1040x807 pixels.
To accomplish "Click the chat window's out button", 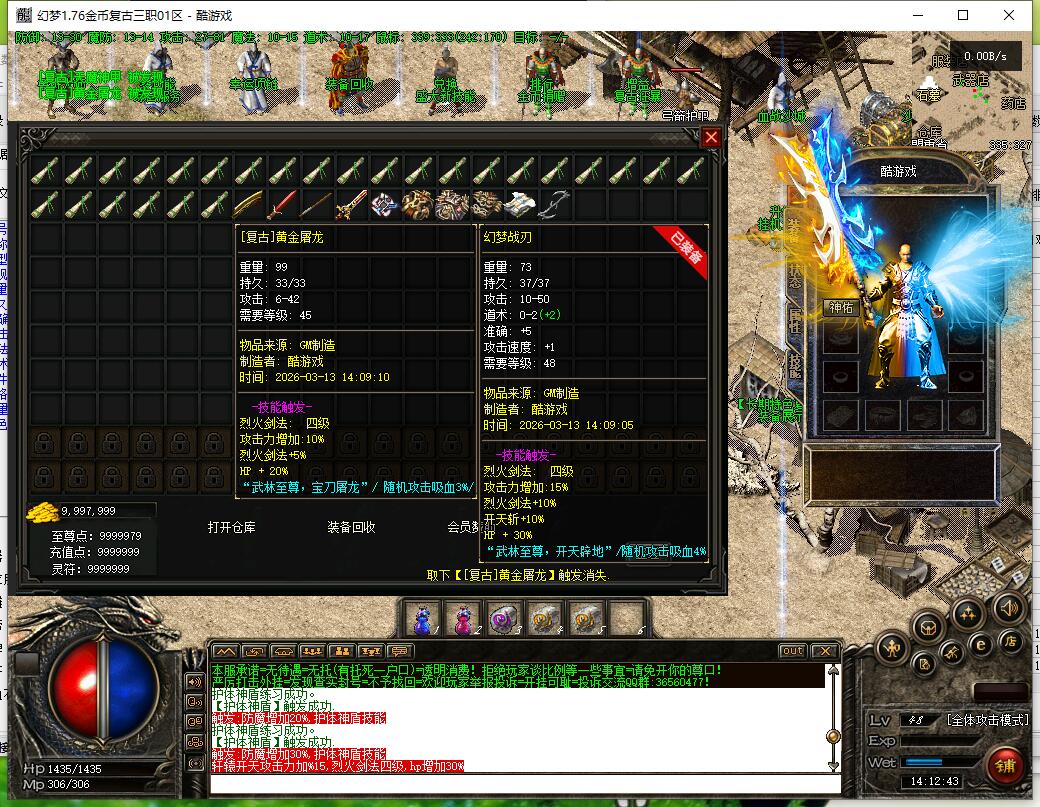I will (x=792, y=651).
